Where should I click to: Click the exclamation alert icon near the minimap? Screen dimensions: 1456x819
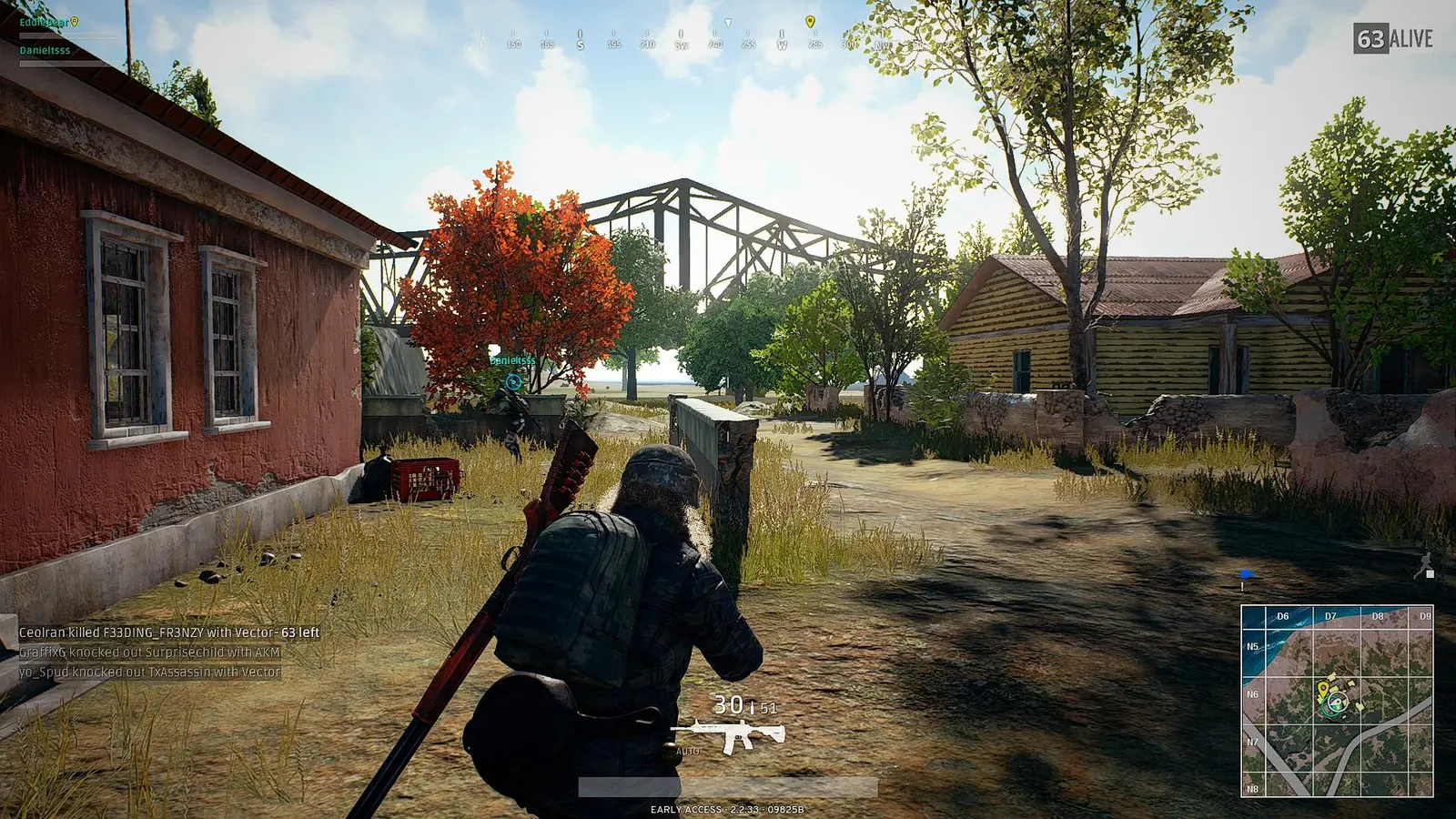pyautogui.click(x=1242, y=588)
